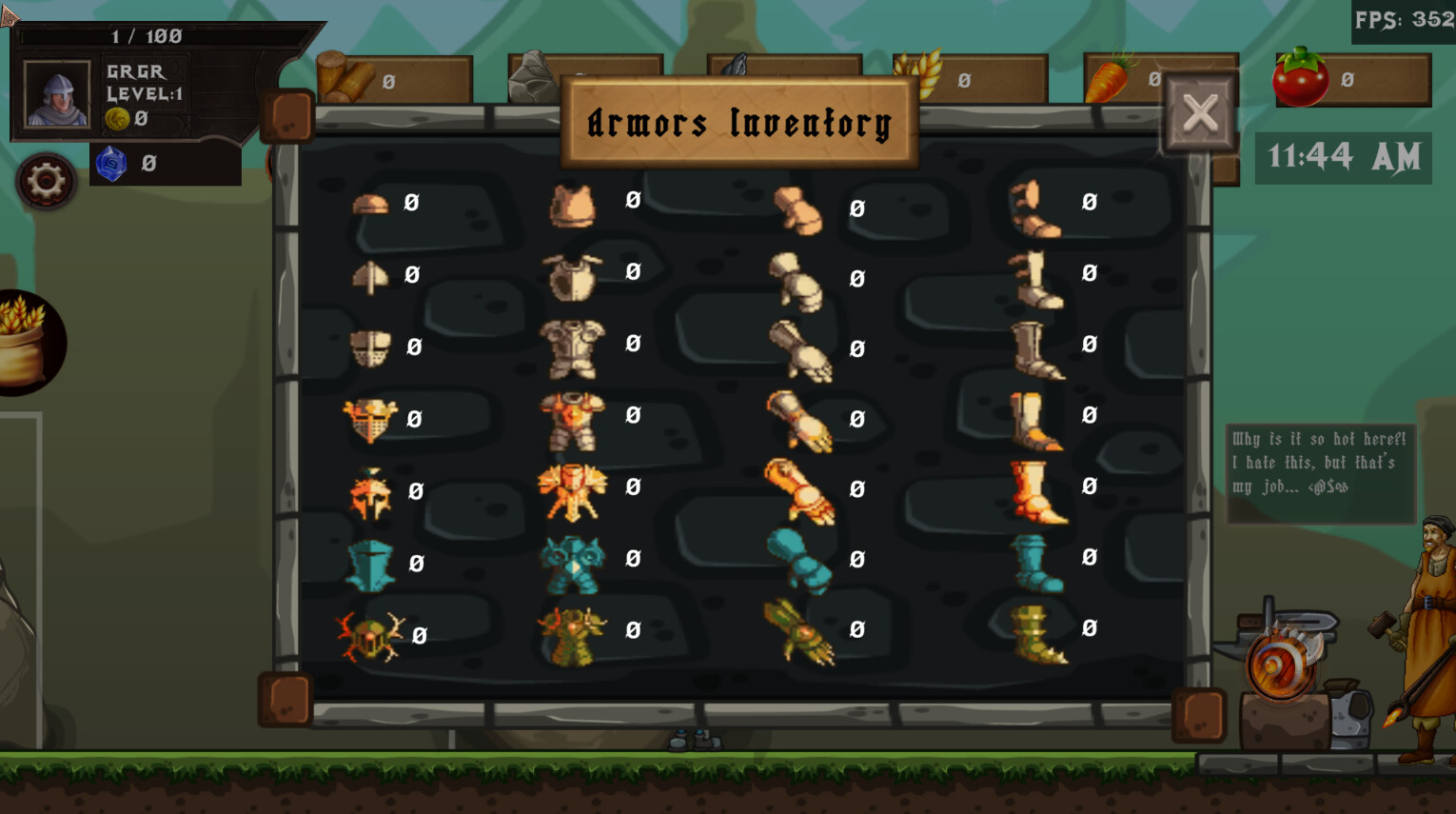This screenshot has width=1456, height=814.
Task: Close the Armors Inventory window
Action: coord(1201,113)
